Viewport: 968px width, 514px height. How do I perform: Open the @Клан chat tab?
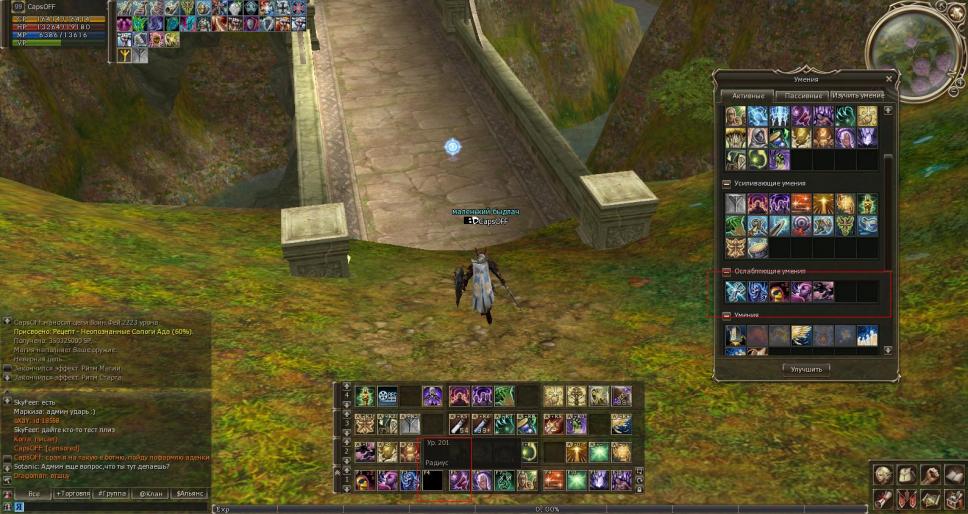tap(151, 494)
